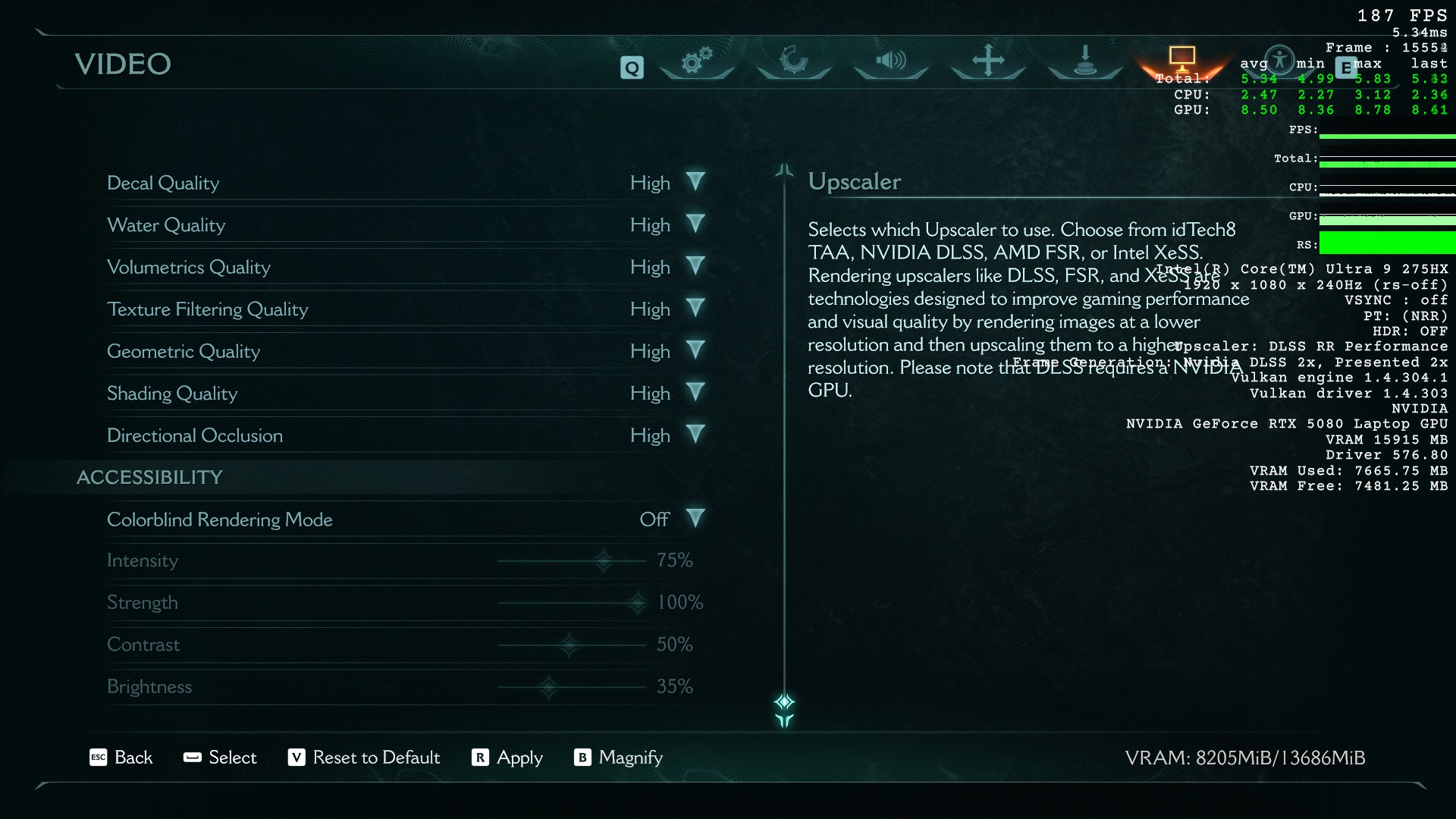
Task: Open the Colorblind Rendering Mode dropdown
Action: 695,519
